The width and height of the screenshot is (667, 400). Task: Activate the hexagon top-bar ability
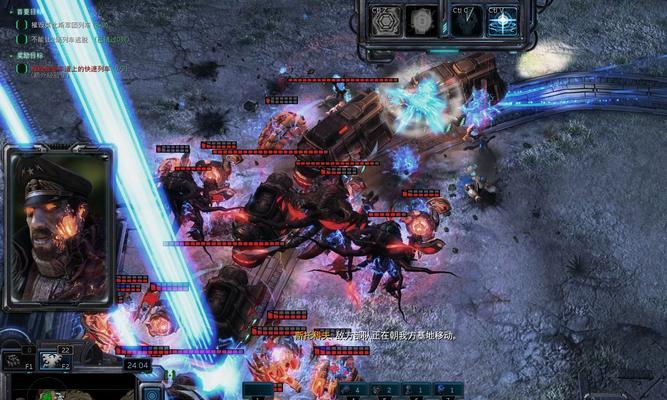(x=385, y=20)
